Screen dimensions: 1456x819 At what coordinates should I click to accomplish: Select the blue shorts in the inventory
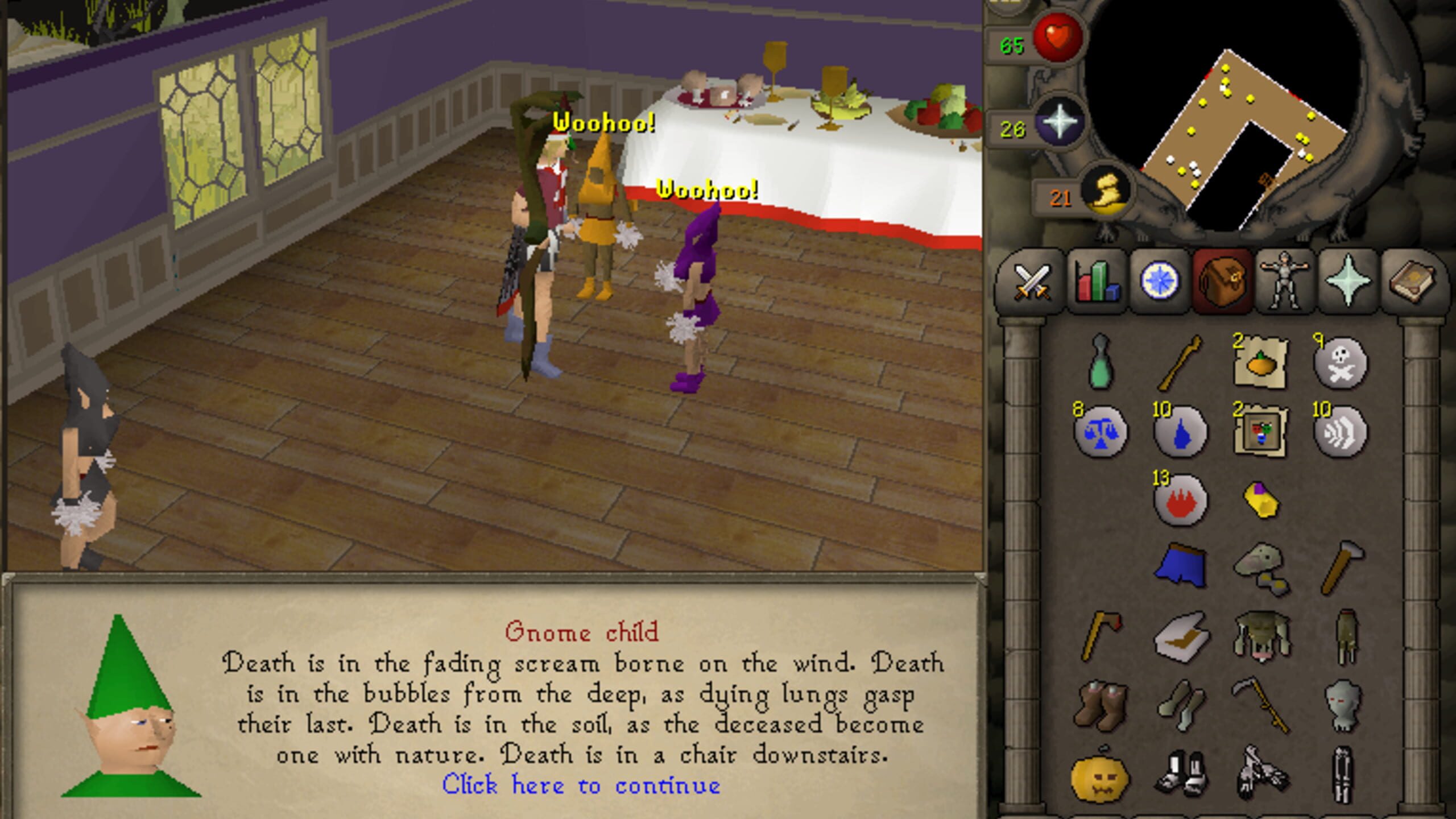point(1180,563)
